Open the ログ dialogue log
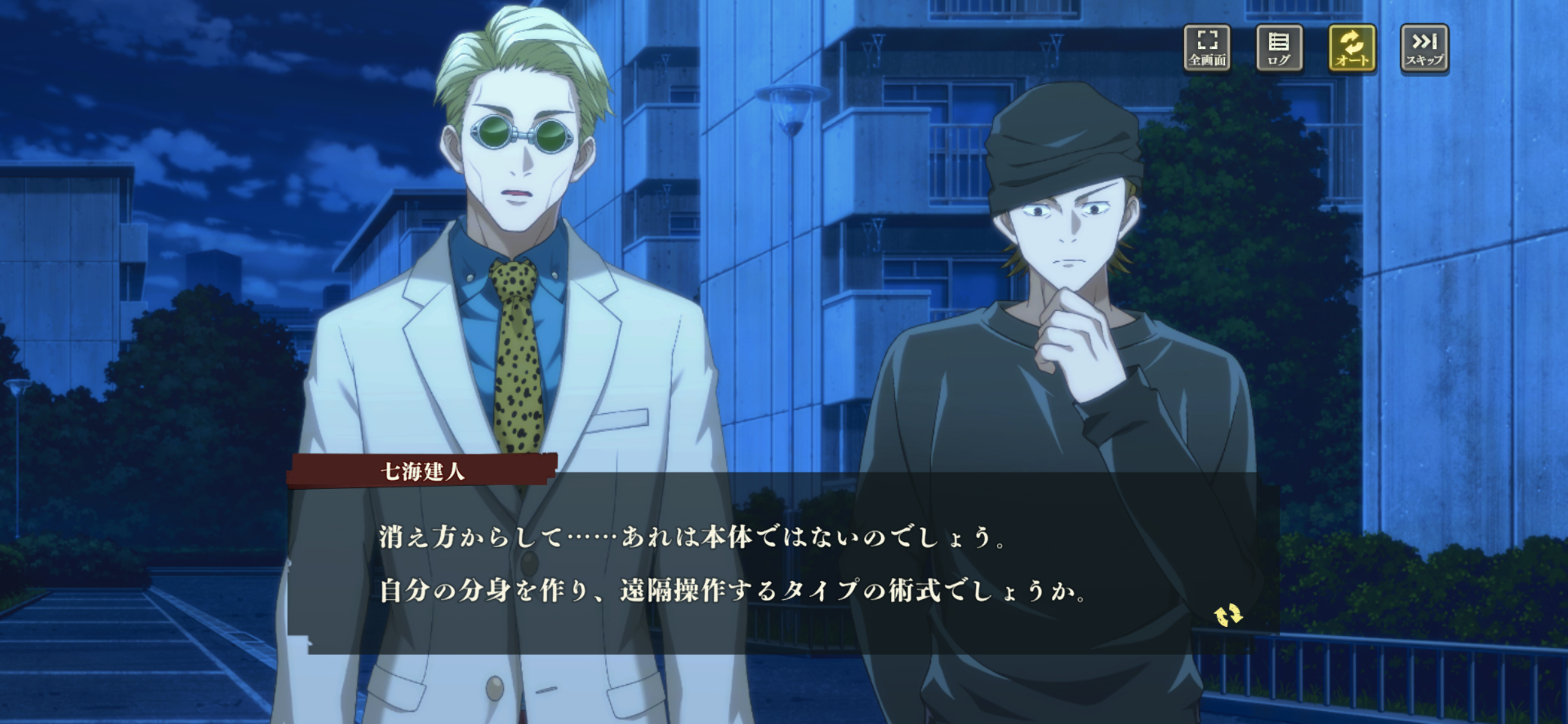 1279,48
